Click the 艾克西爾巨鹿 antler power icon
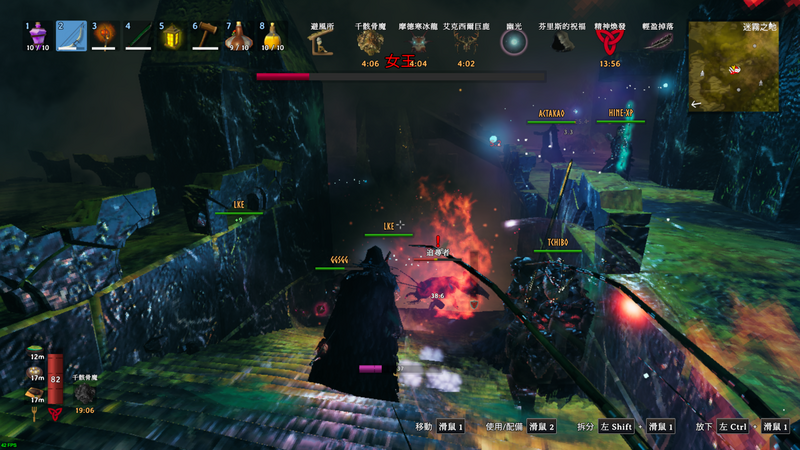800x450 pixels. [465, 42]
